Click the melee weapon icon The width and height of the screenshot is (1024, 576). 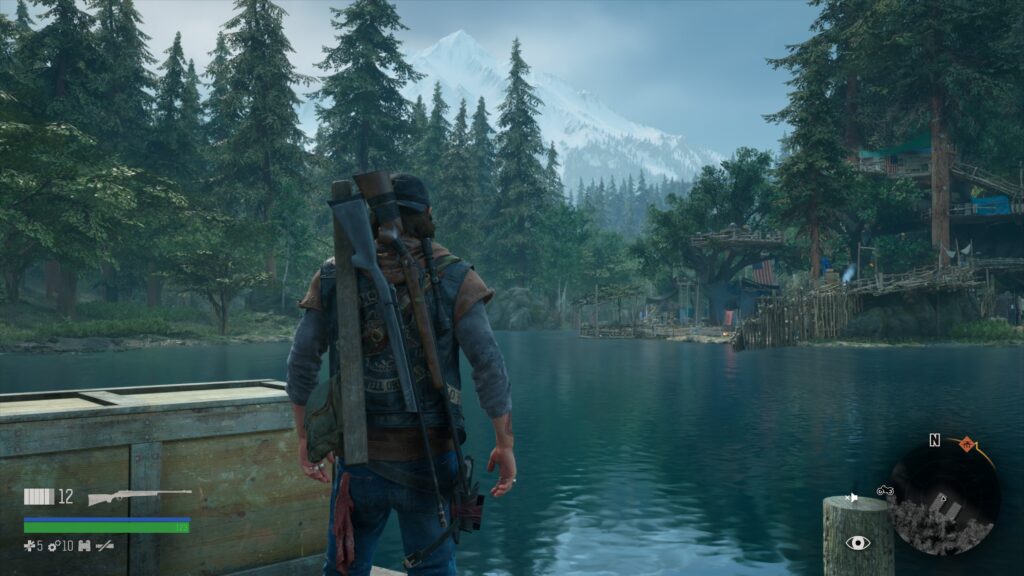pos(104,544)
